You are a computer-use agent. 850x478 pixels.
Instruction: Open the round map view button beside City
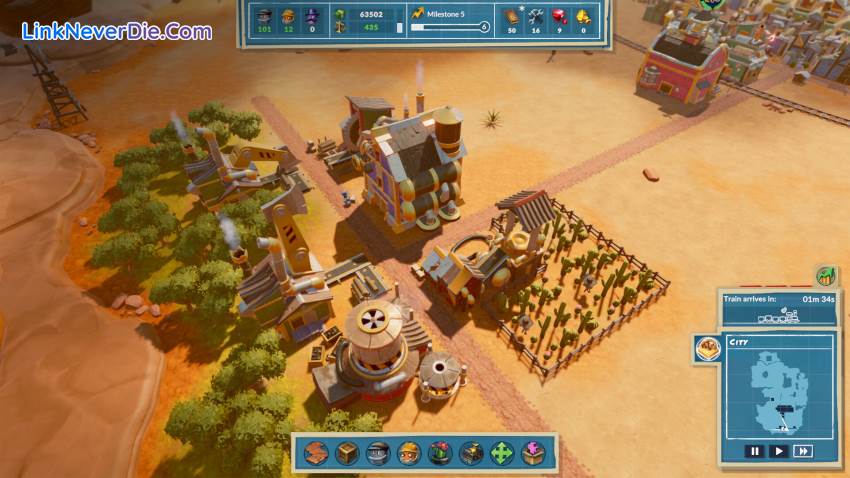708,348
